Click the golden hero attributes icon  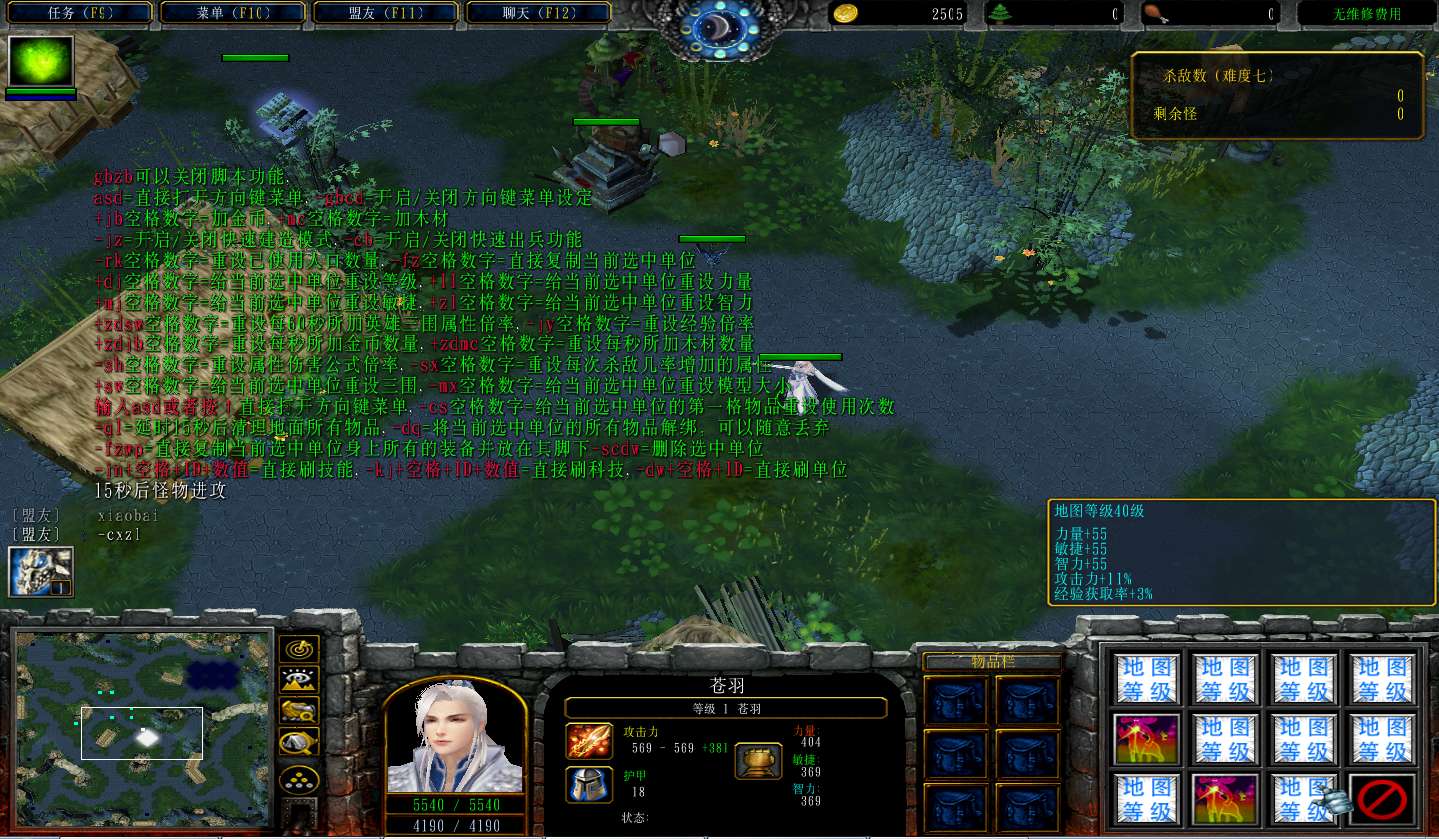tap(758, 761)
